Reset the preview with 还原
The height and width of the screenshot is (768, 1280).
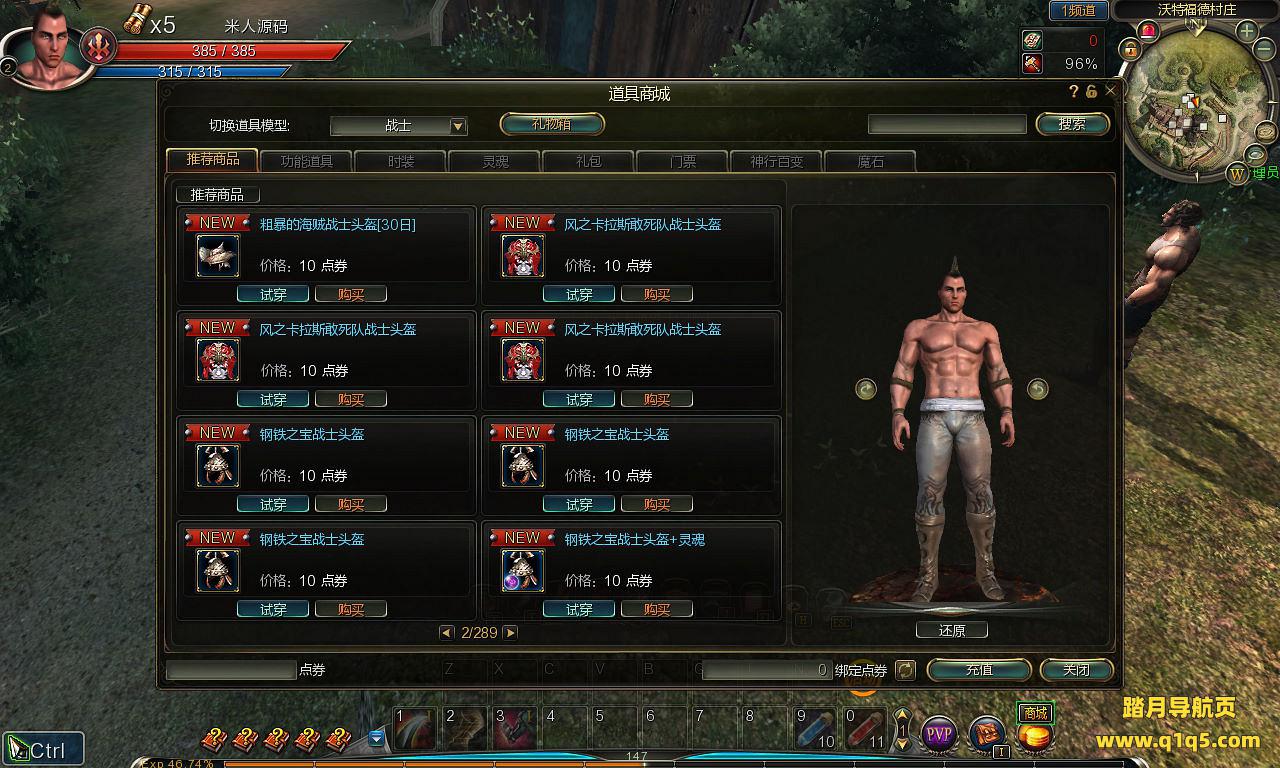[951, 630]
